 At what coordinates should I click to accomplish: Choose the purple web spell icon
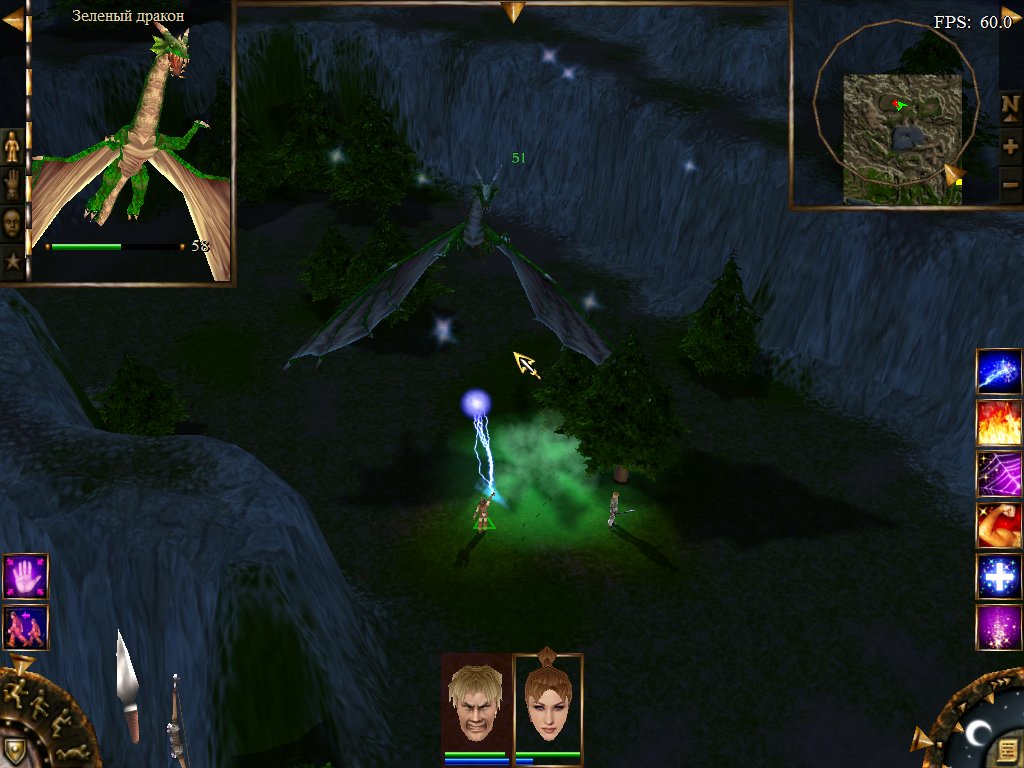(x=999, y=474)
